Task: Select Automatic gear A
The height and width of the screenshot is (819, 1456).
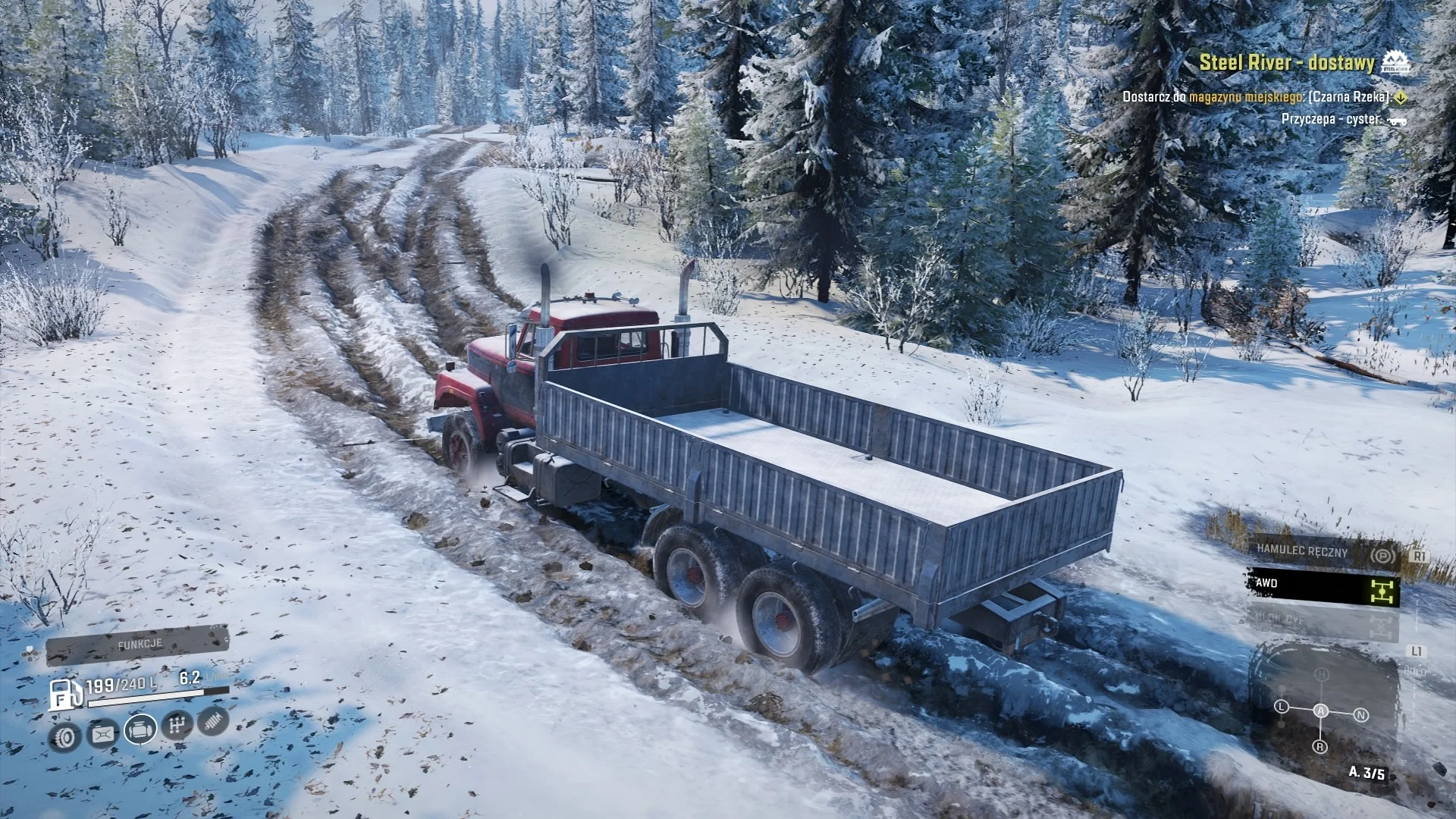Action: 1321,711
